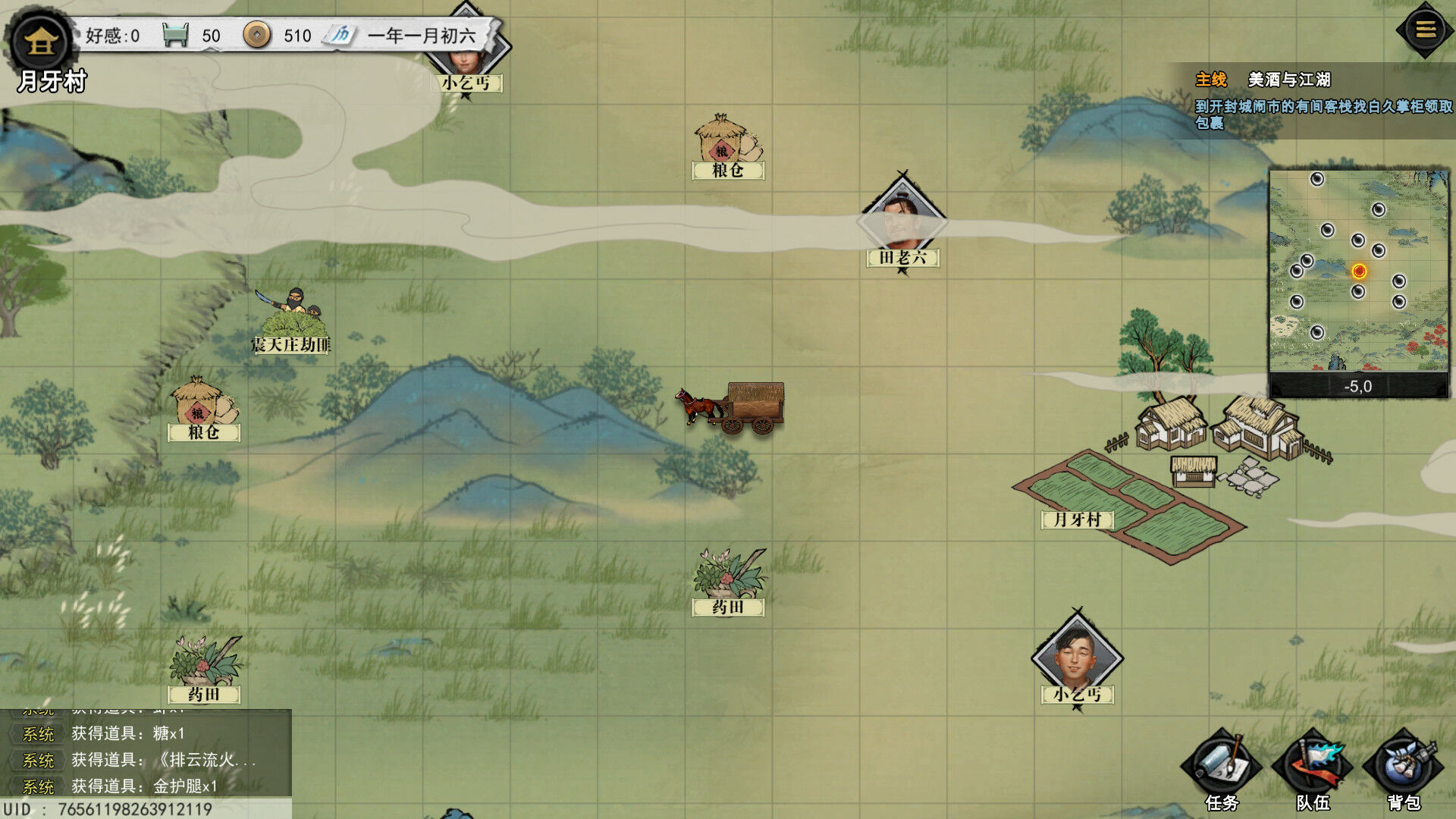Open the hamburger menu button
The width and height of the screenshot is (1456, 819).
pyautogui.click(x=1425, y=30)
